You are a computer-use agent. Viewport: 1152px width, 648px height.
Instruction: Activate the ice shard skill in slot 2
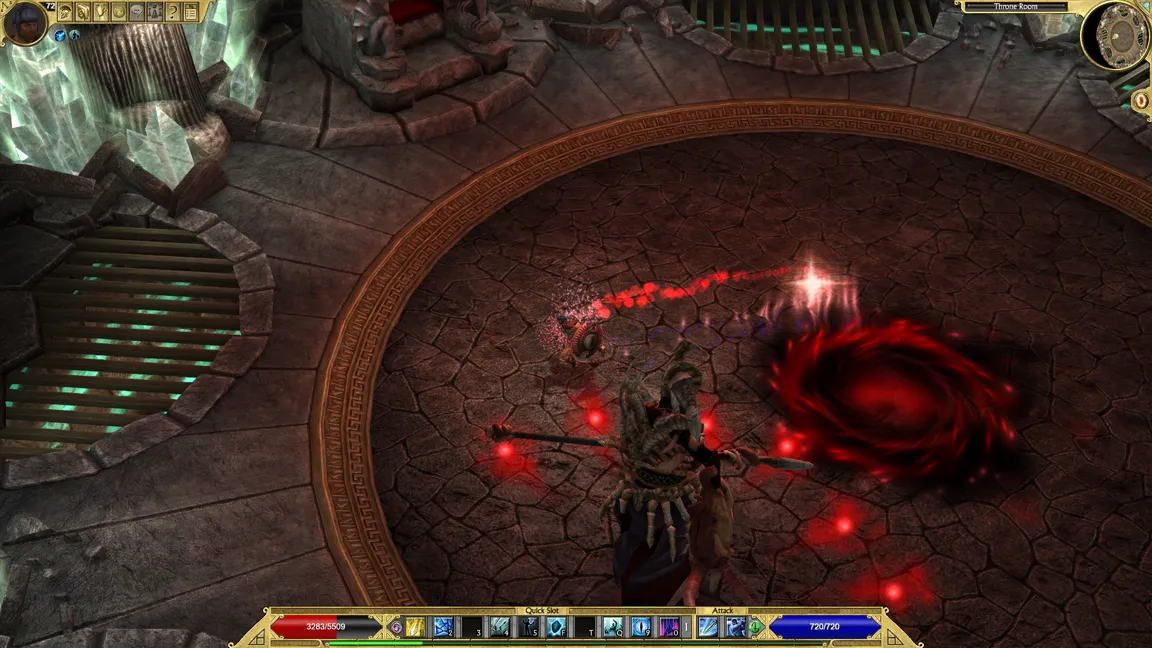pyautogui.click(x=443, y=627)
